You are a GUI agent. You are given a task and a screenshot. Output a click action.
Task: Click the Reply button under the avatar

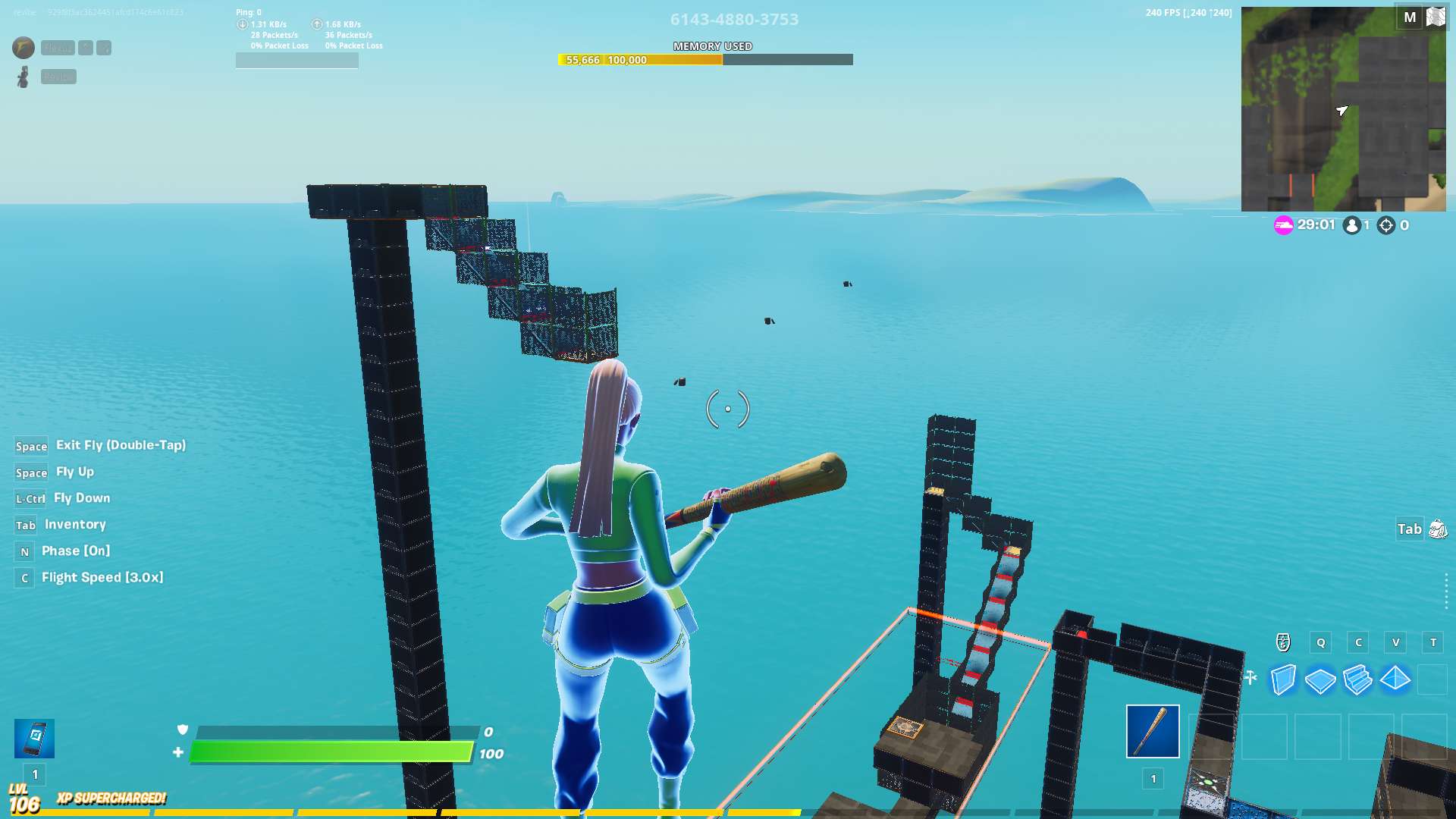point(58,77)
